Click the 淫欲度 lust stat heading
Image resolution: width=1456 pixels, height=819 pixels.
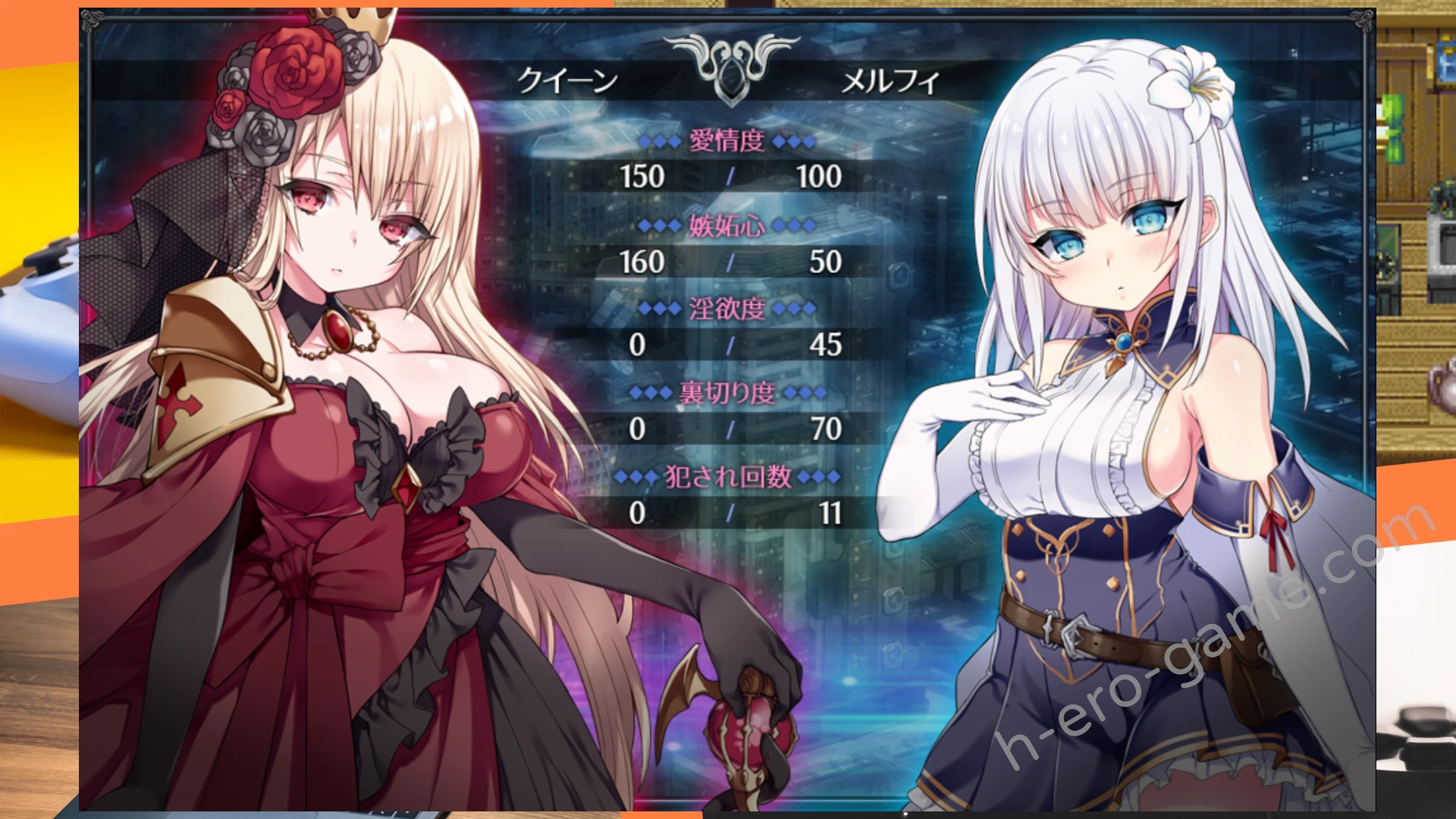click(x=726, y=309)
